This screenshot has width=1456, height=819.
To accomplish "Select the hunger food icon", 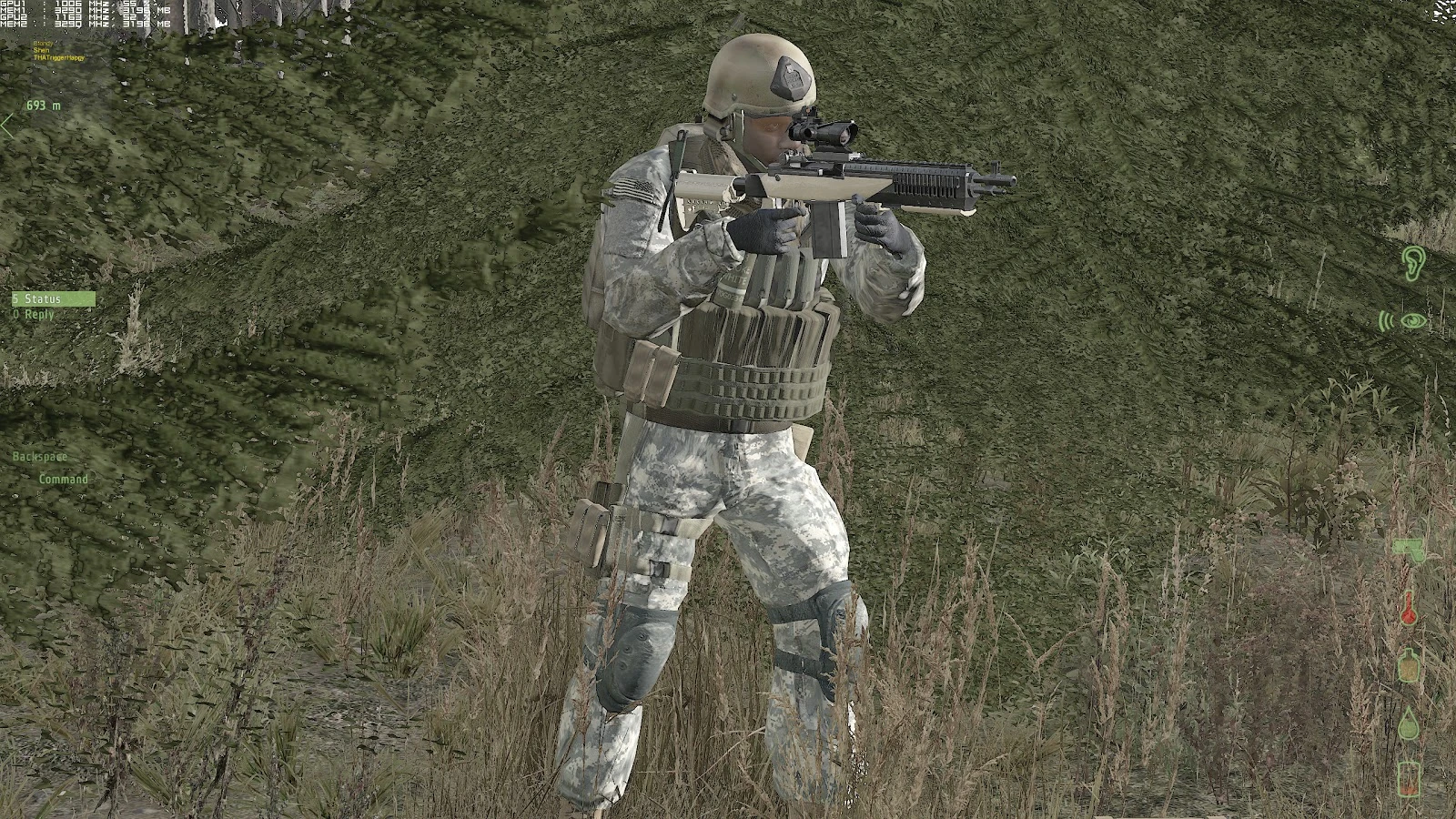I will pyautogui.click(x=1408, y=664).
